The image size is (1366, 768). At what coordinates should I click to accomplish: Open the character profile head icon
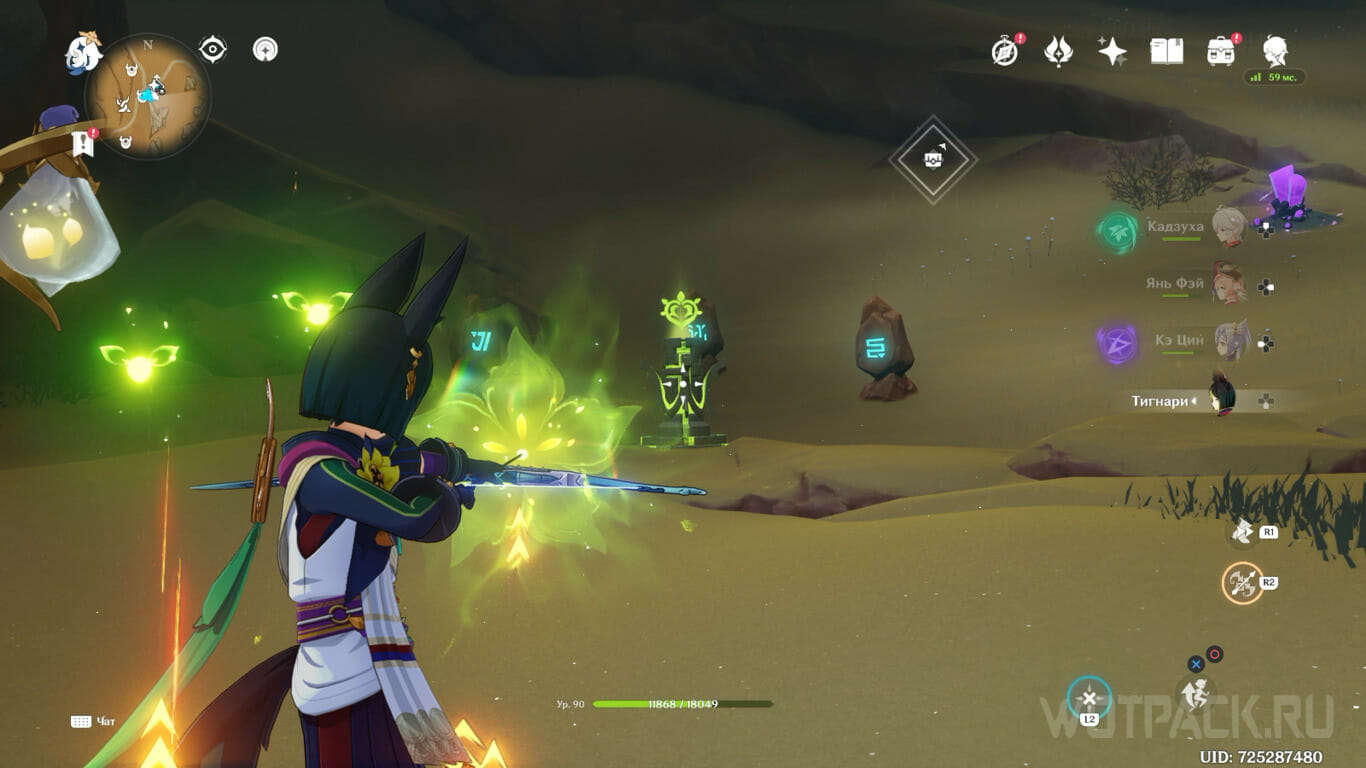(1275, 50)
